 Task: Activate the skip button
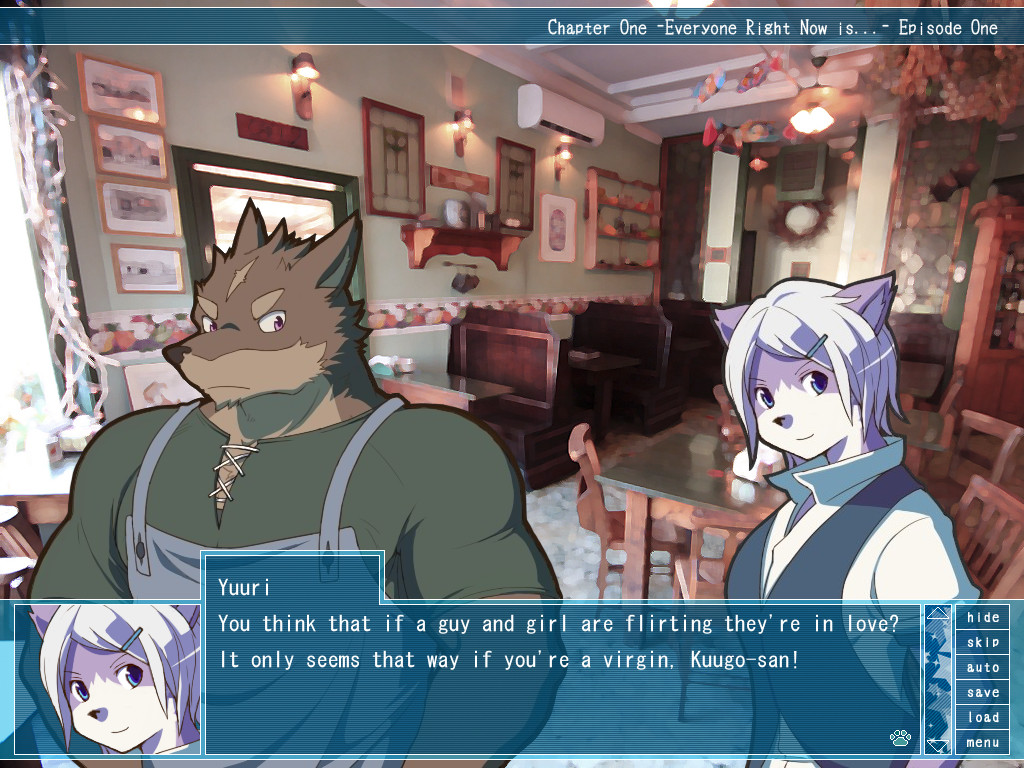(982, 642)
